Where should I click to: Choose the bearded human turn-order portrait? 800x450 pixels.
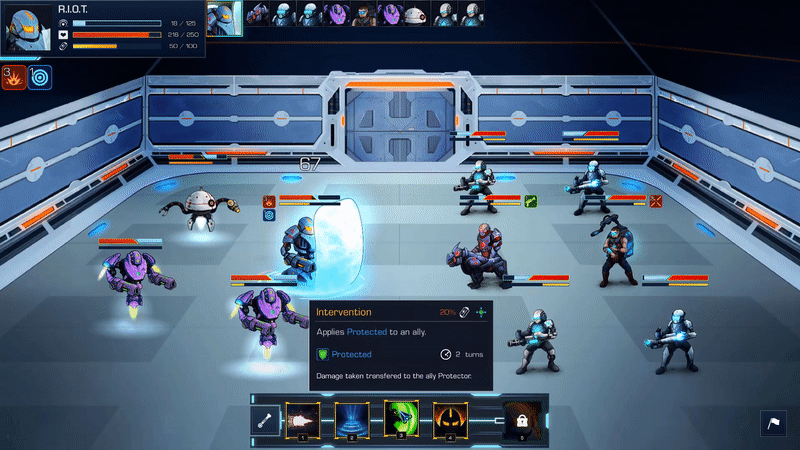tap(364, 14)
